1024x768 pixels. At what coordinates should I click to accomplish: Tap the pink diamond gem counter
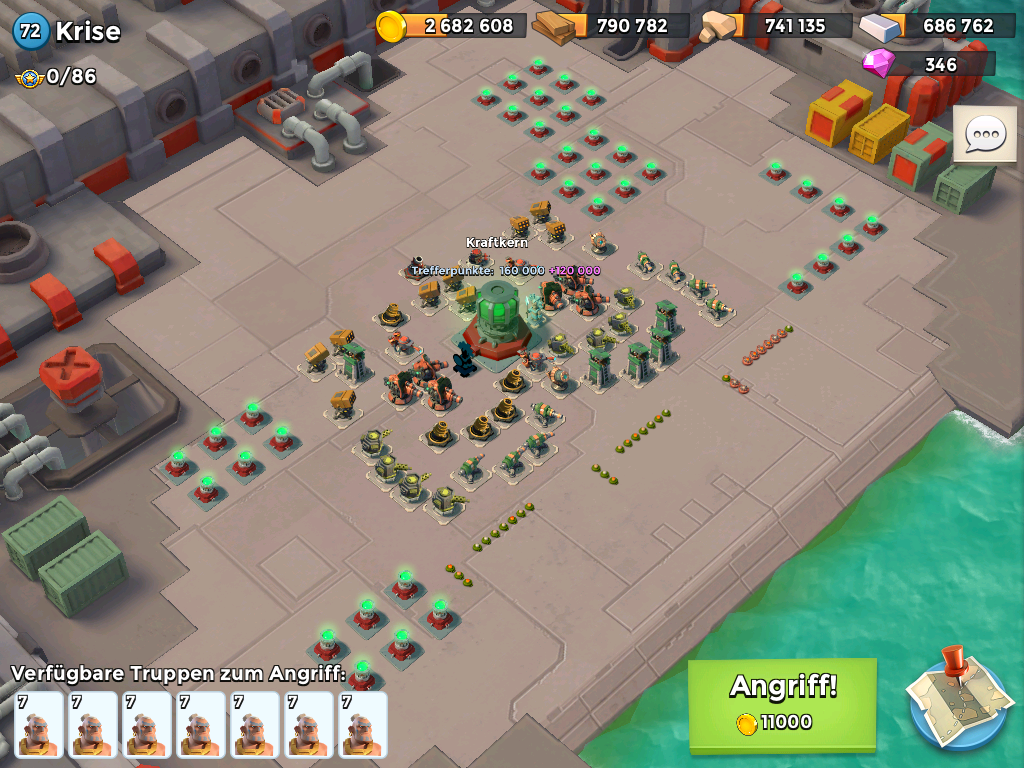coord(928,65)
